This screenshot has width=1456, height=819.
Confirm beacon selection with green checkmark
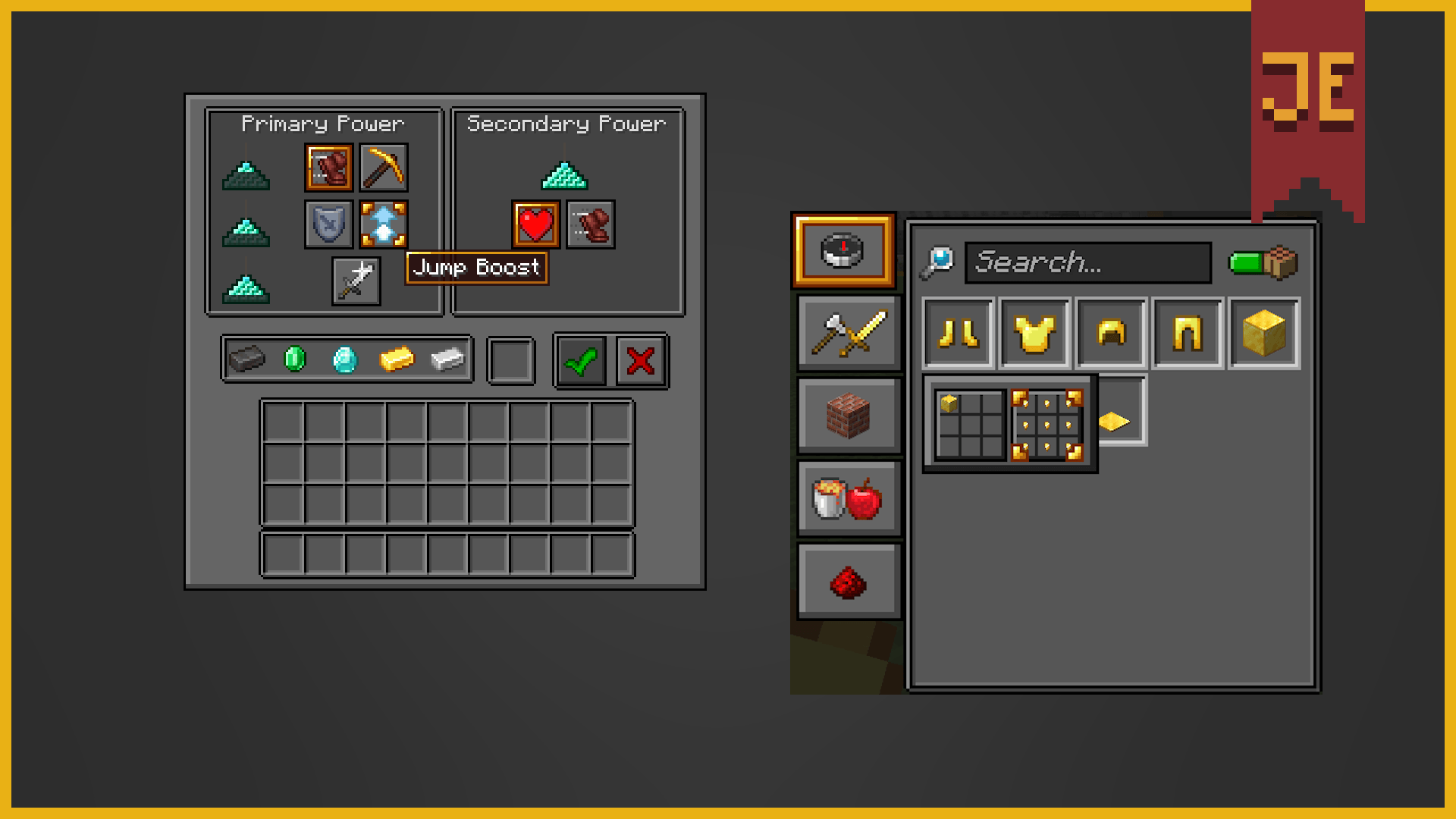[580, 362]
